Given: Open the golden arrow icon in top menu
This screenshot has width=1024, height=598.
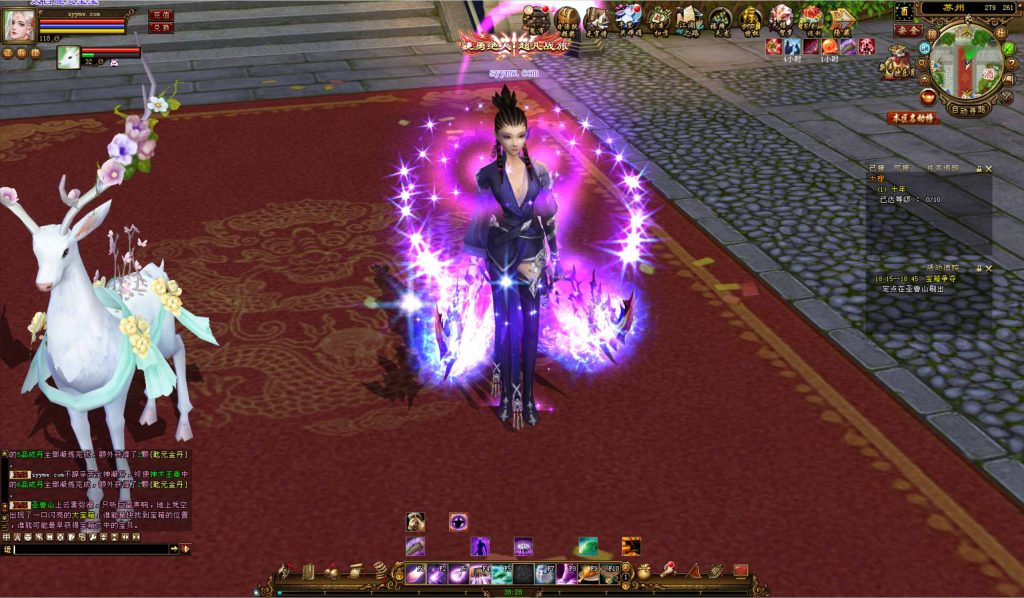Looking at the screenshot, I should tap(841, 18).
